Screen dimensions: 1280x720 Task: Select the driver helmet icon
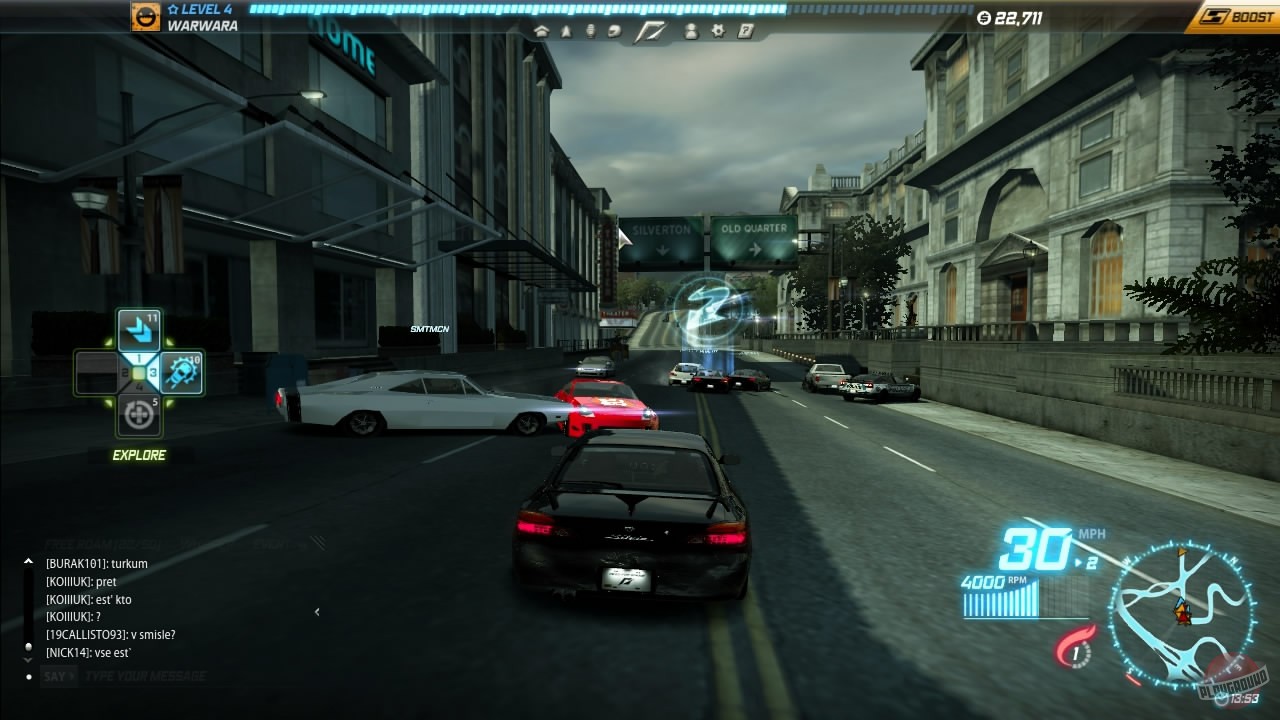(614, 32)
